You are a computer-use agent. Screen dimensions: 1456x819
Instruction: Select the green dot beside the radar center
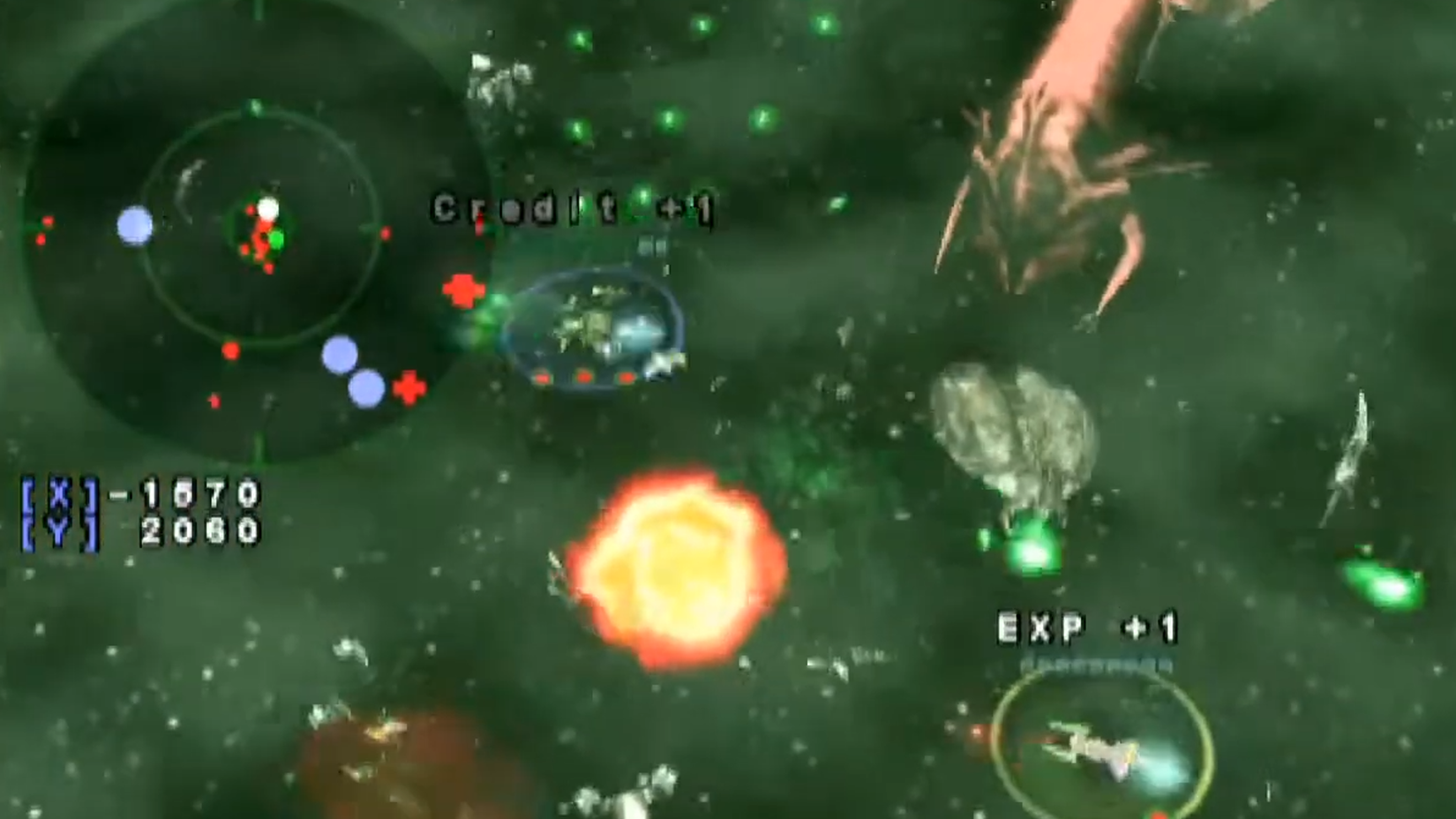(x=276, y=237)
